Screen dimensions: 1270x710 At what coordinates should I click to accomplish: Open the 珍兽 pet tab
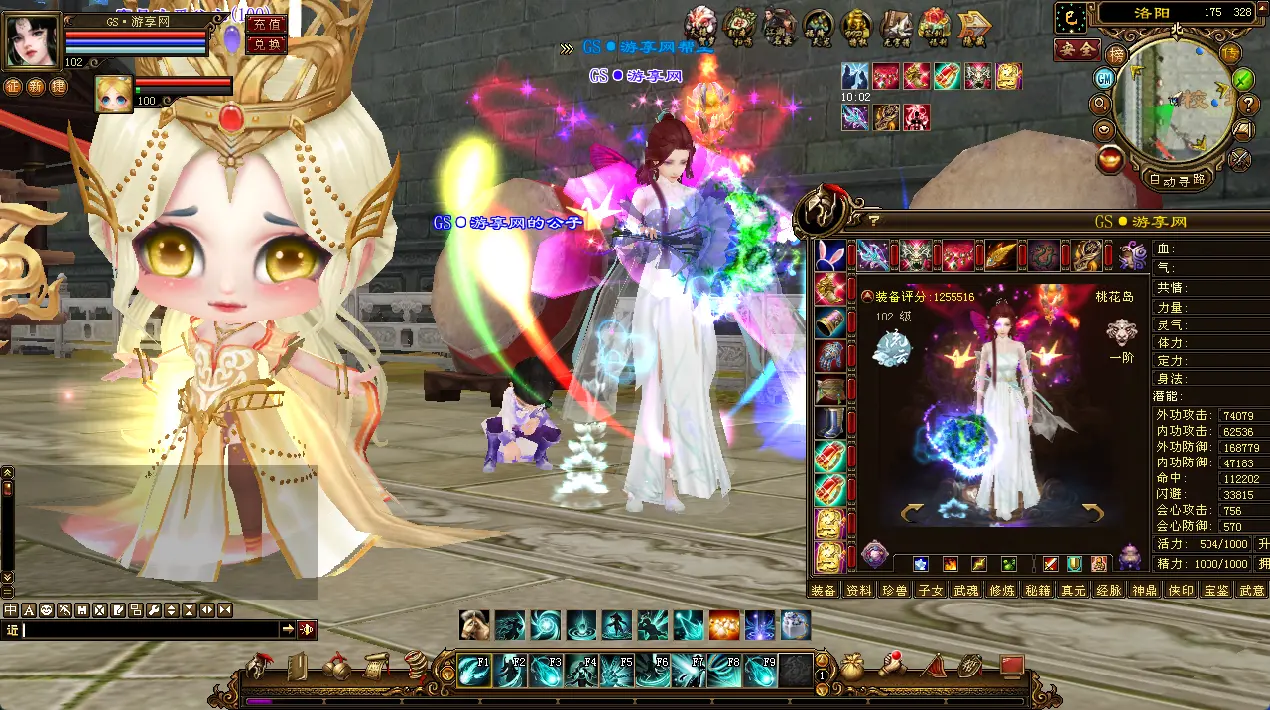(x=894, y=591)
